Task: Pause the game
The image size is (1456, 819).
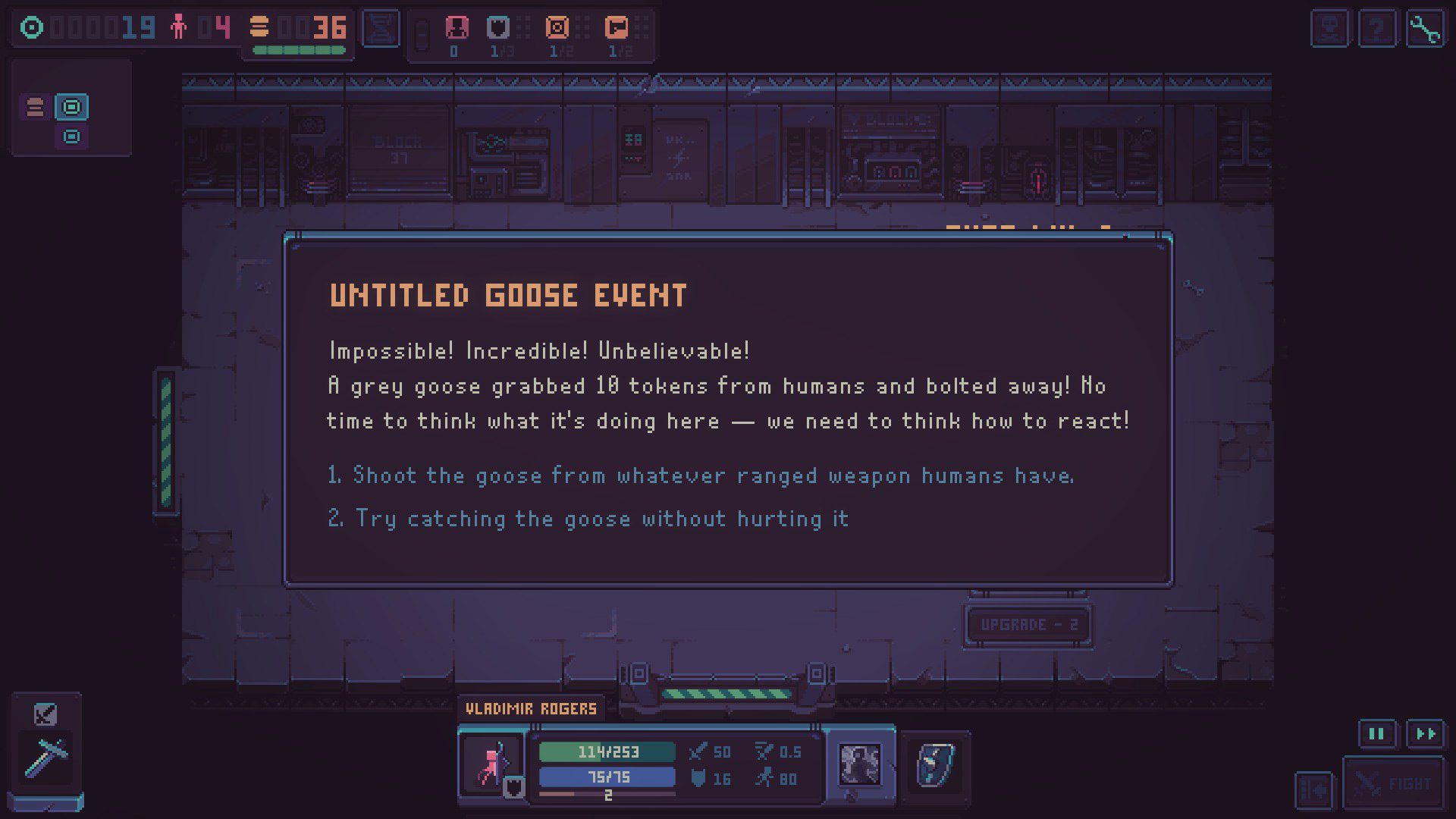Action: pos(1376,733)
